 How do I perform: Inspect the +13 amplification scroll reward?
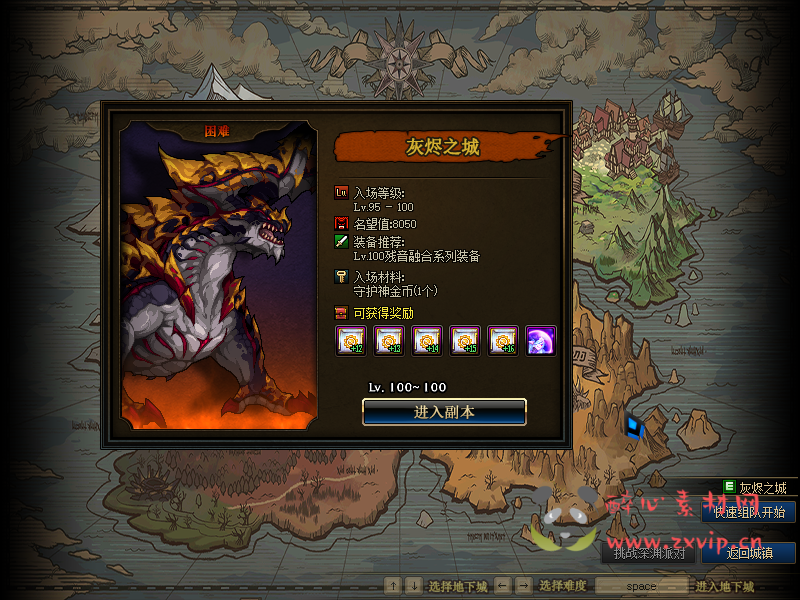[389, 341]
